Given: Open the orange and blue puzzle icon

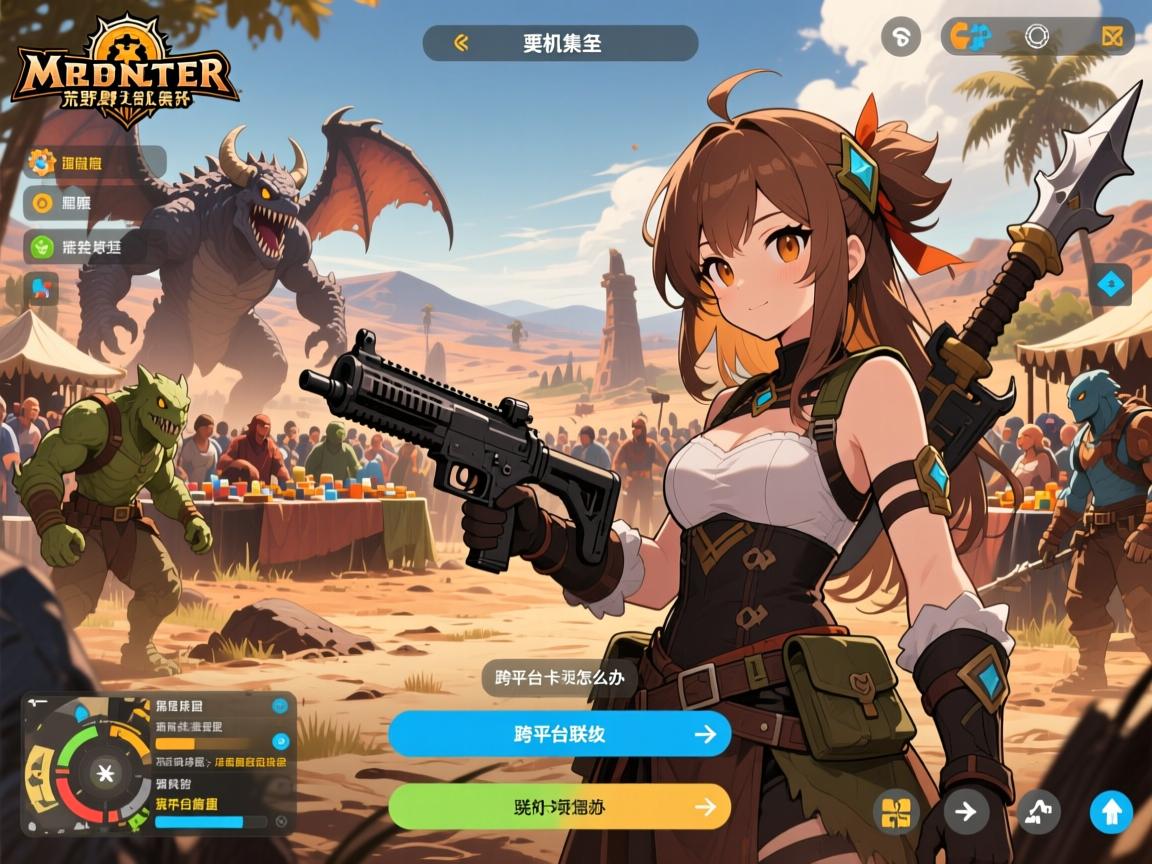Looking at the screenshot, I should pyautogui.click(x=970, y=37).
